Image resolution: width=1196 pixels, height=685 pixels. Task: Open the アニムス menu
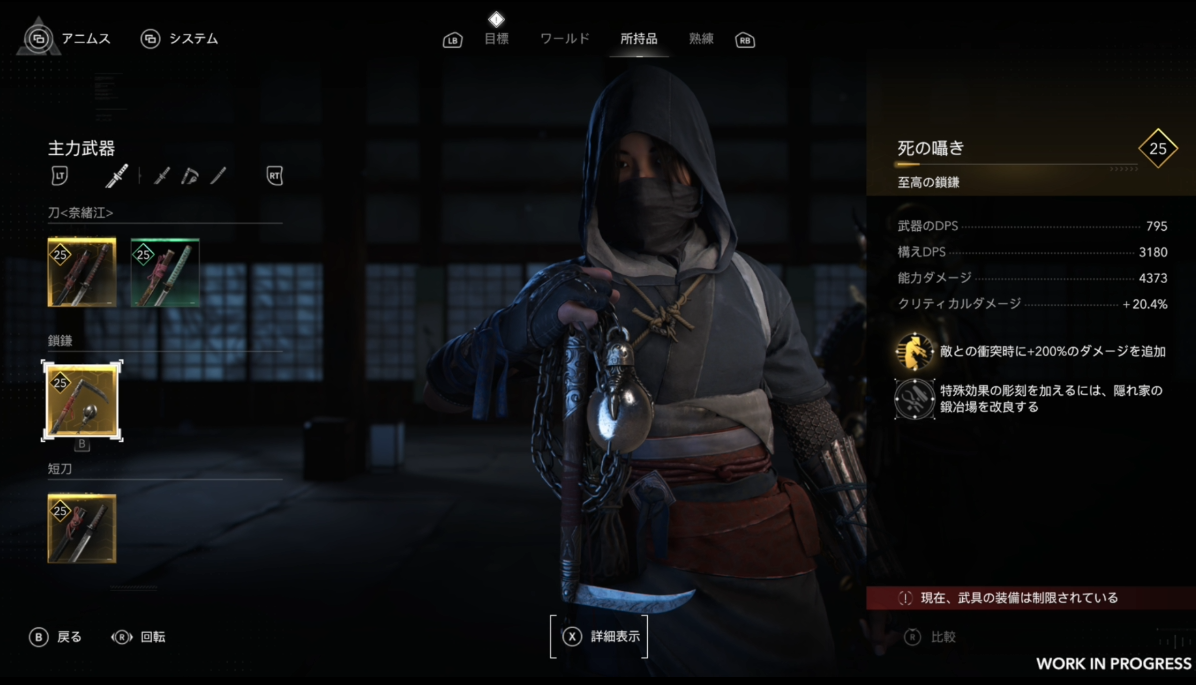tap(68, 39)
